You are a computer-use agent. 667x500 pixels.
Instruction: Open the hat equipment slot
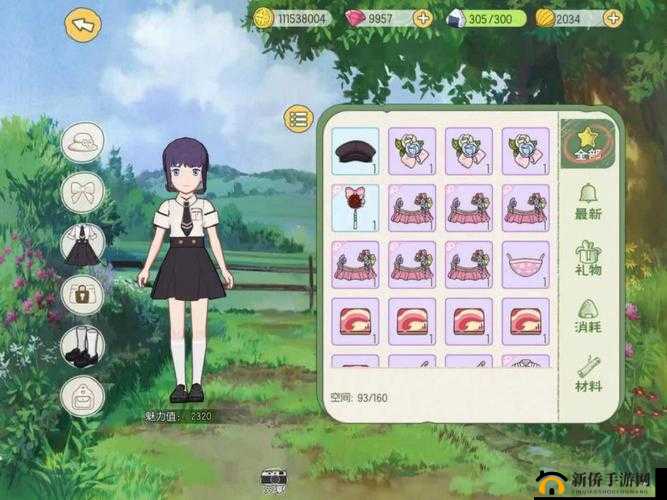coord(82,142)
